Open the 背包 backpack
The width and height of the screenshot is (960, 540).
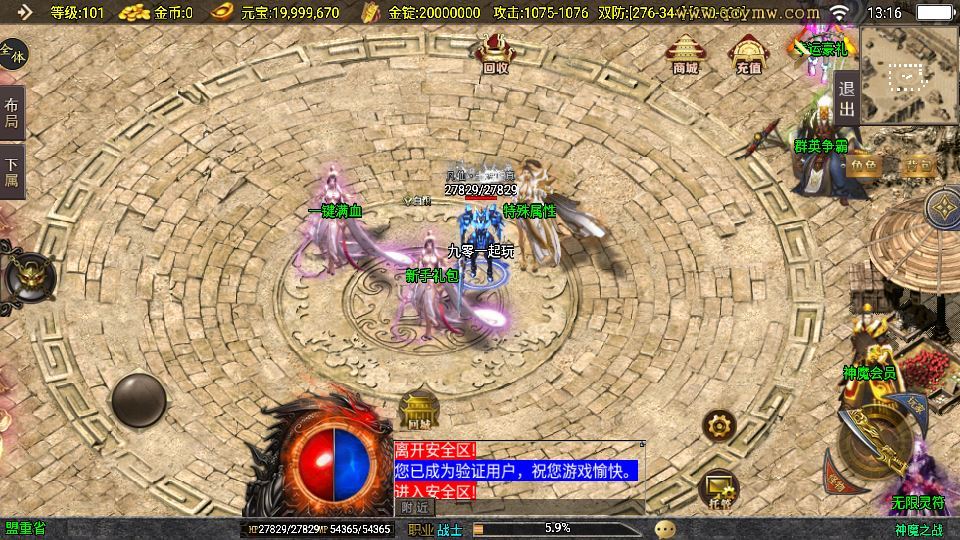click(918, 165)
